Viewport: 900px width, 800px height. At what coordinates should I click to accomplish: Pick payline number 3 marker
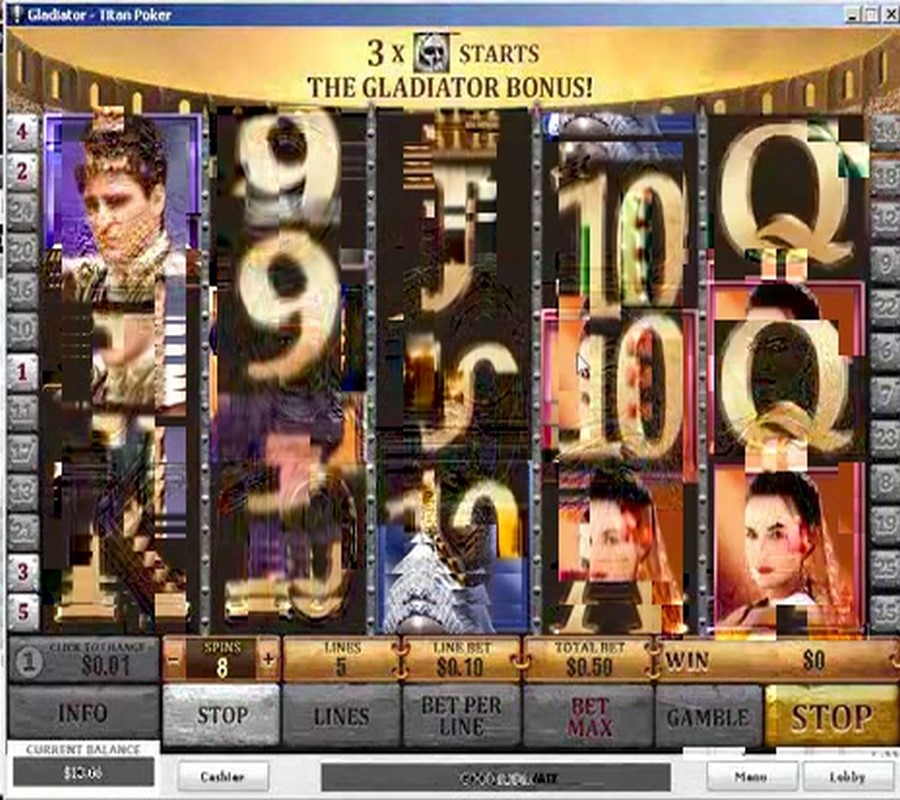click(x=22, y=572)
